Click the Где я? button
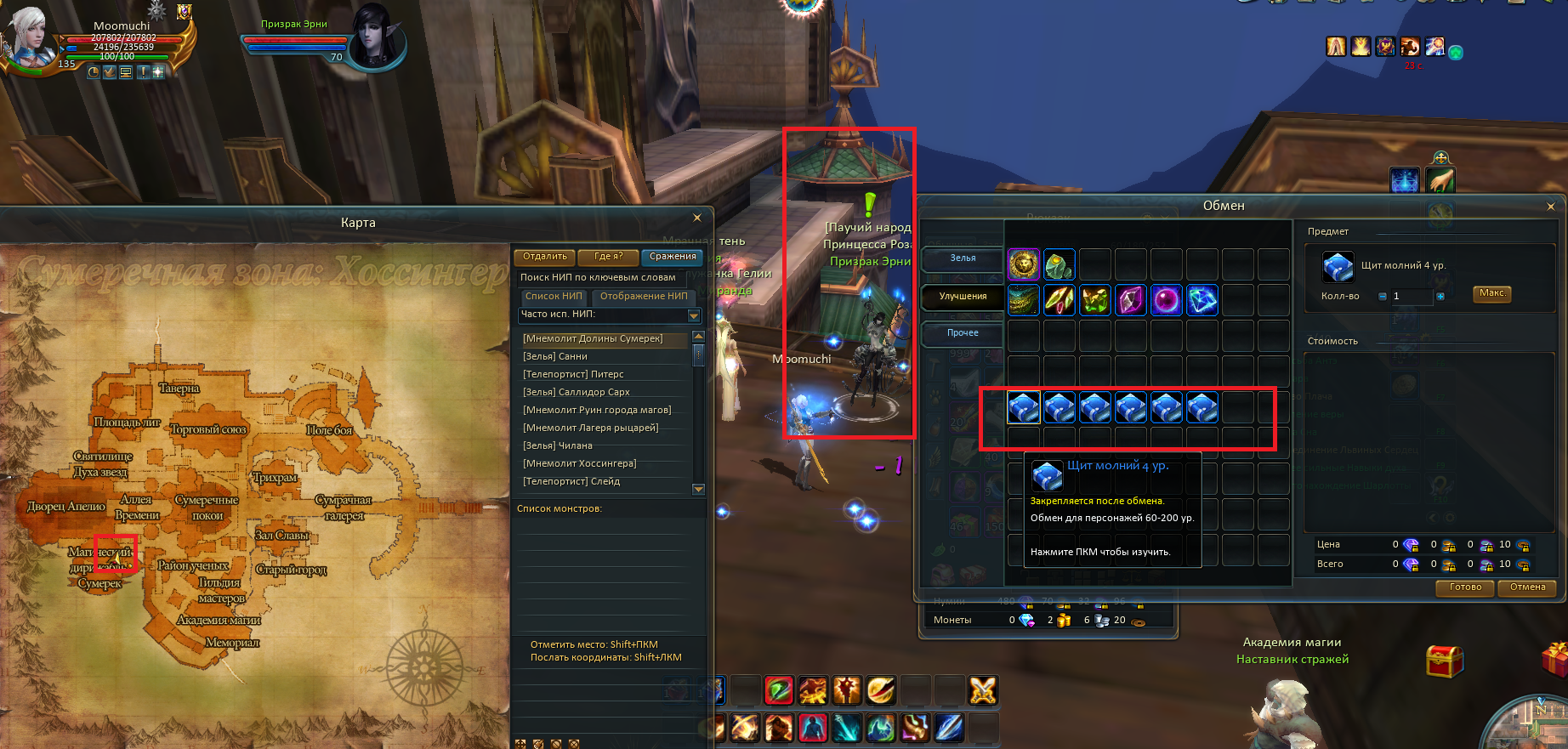 click(x=609, y=257)
